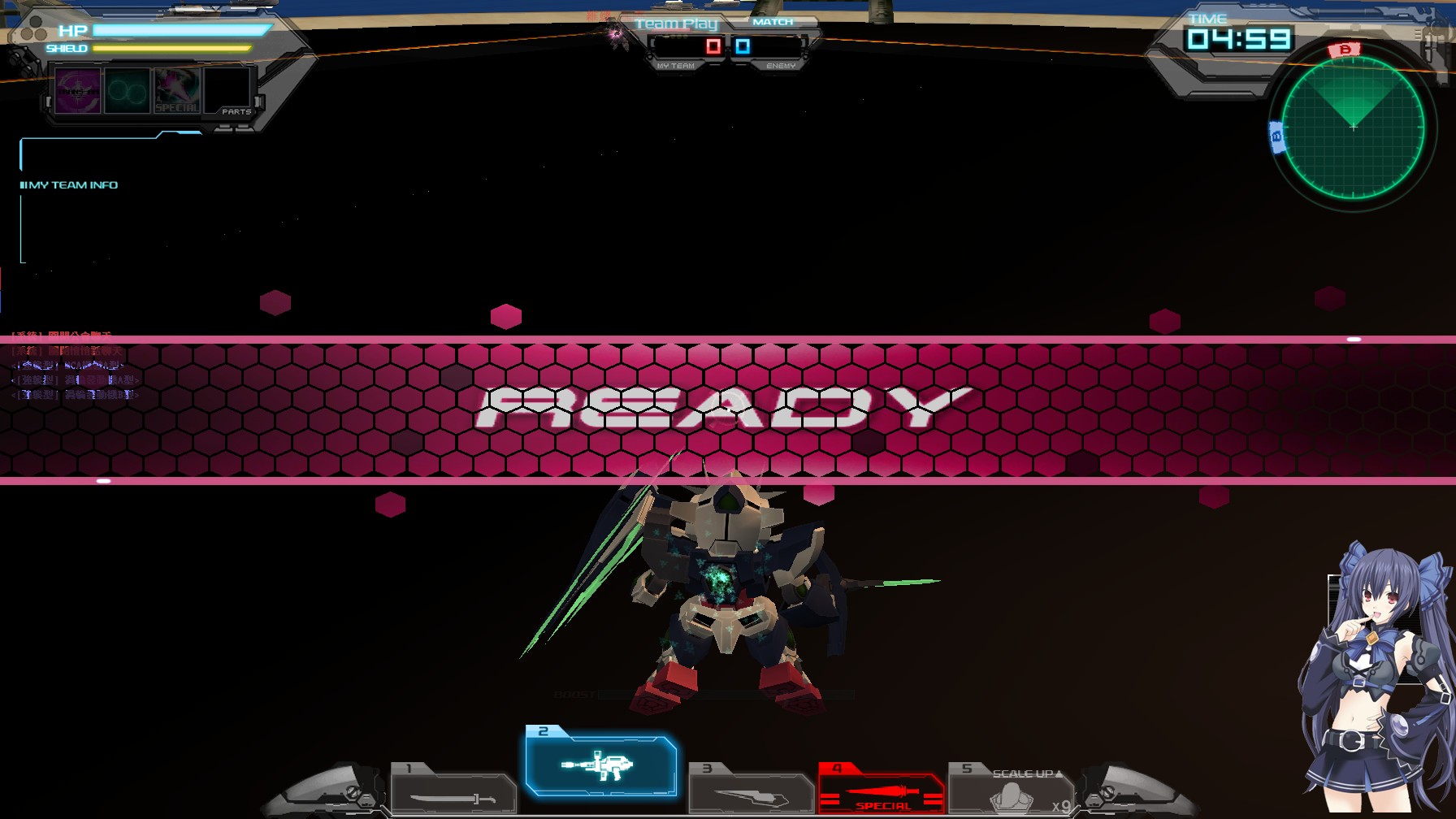Viewport: 1456px width, 819px height.
Task: Click the yellow SHIELD gauge bar
Action: click(171, 49)
